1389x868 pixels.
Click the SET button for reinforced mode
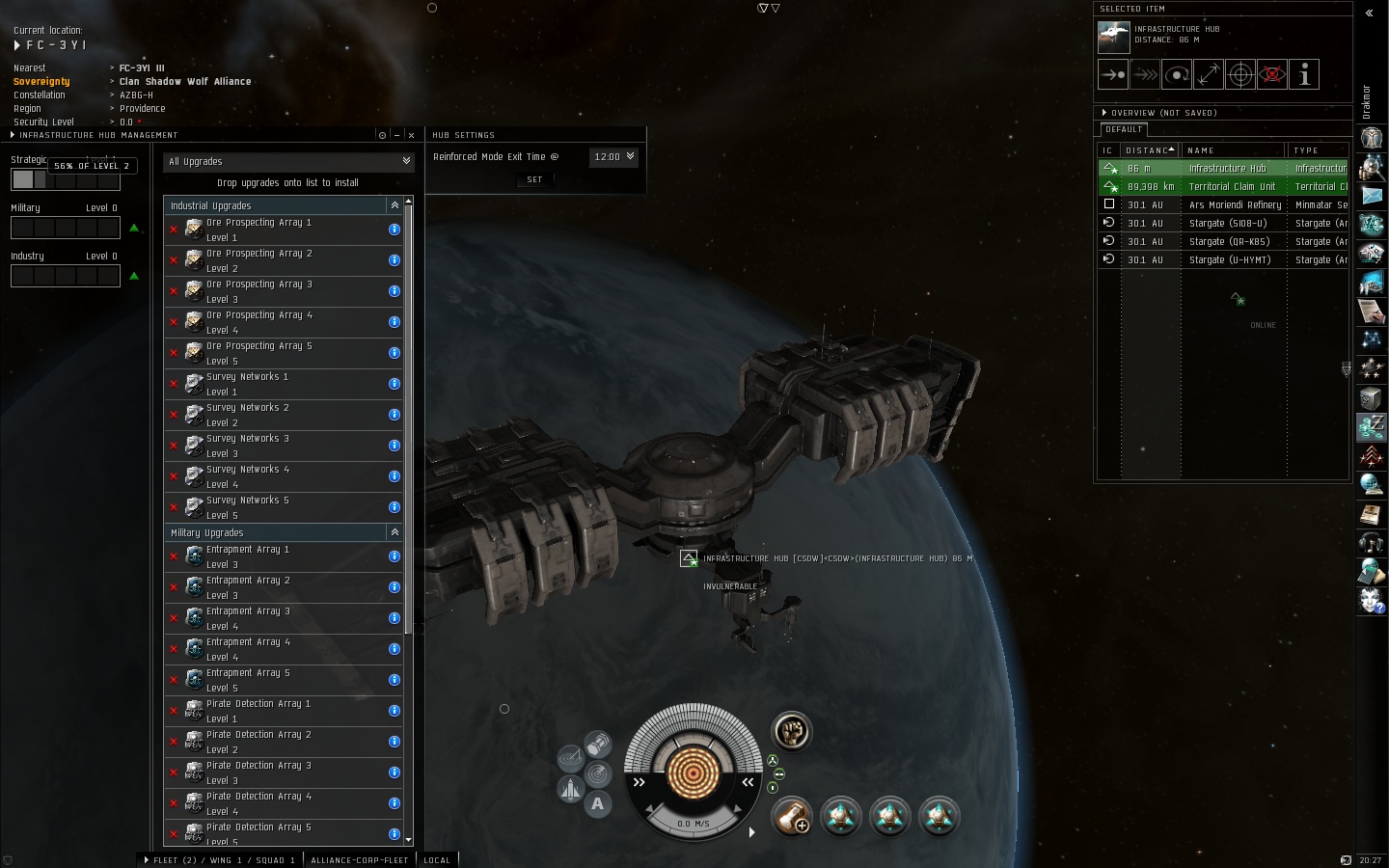534,179
